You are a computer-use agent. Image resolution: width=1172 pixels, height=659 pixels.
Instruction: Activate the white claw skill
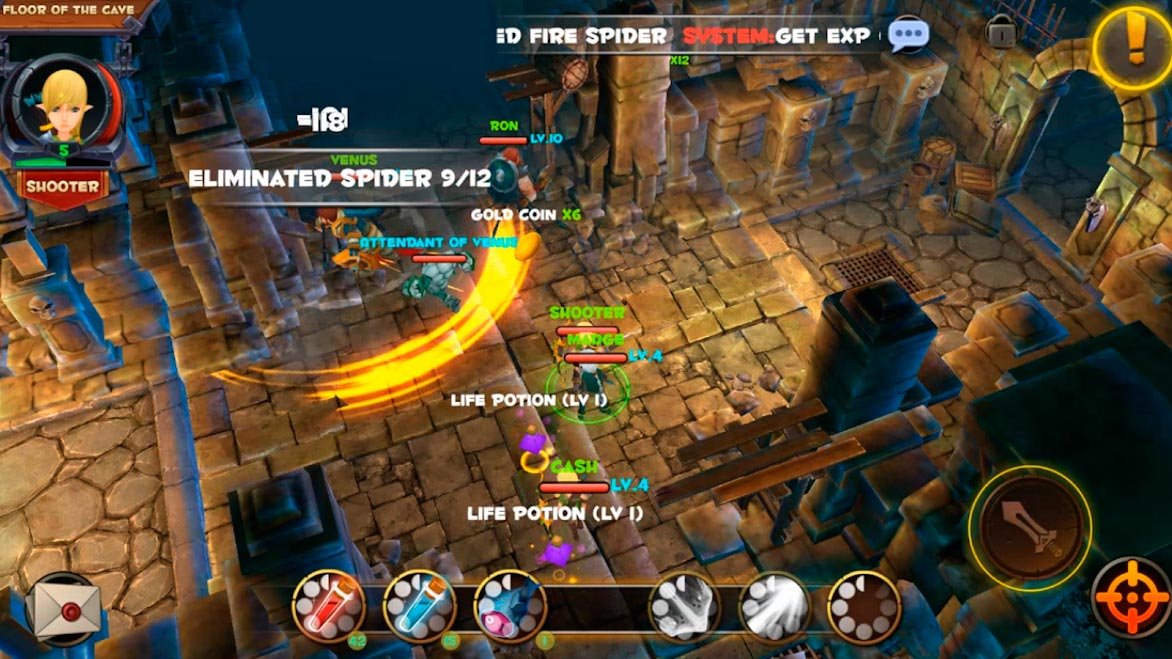click(x=685, y=605)
